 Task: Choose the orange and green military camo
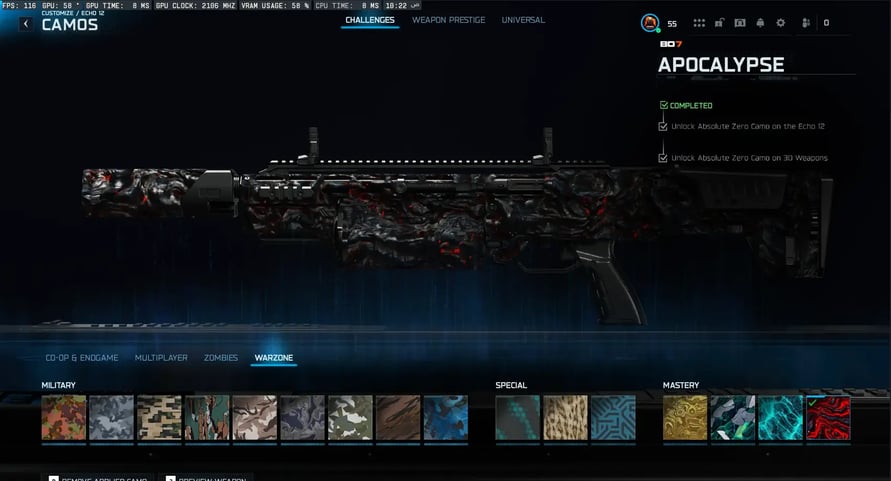(x=63, y=417)
